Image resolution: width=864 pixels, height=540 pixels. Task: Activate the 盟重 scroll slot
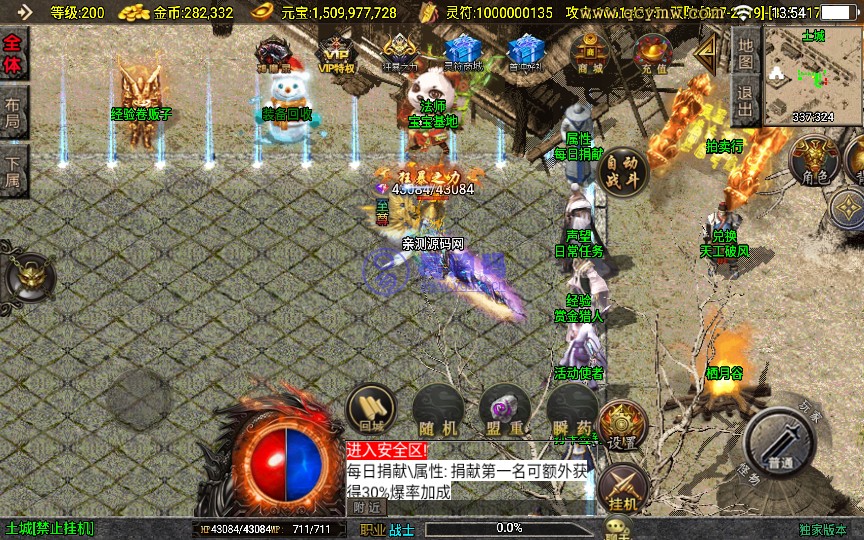504,411
